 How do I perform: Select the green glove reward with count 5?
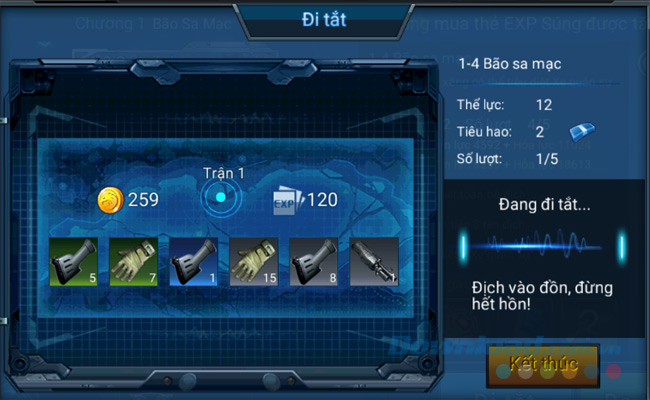pos(73,261)
